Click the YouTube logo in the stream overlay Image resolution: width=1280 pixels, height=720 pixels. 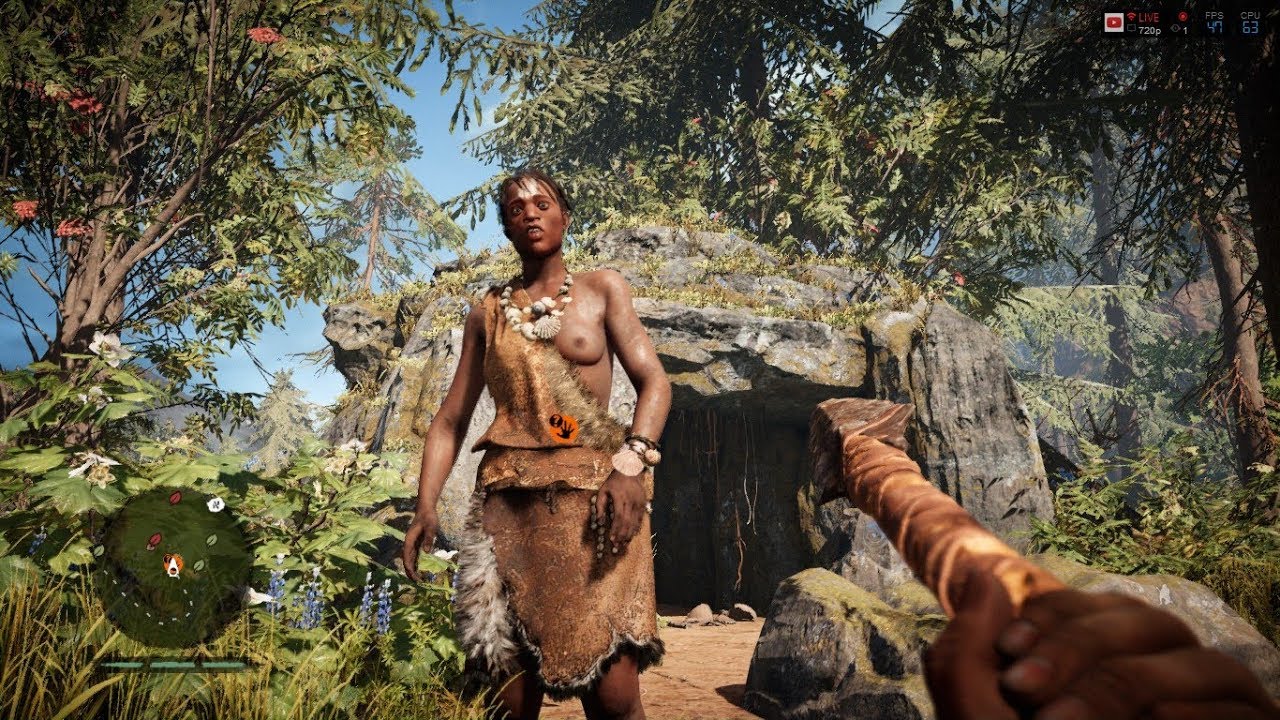[1113, 22]
